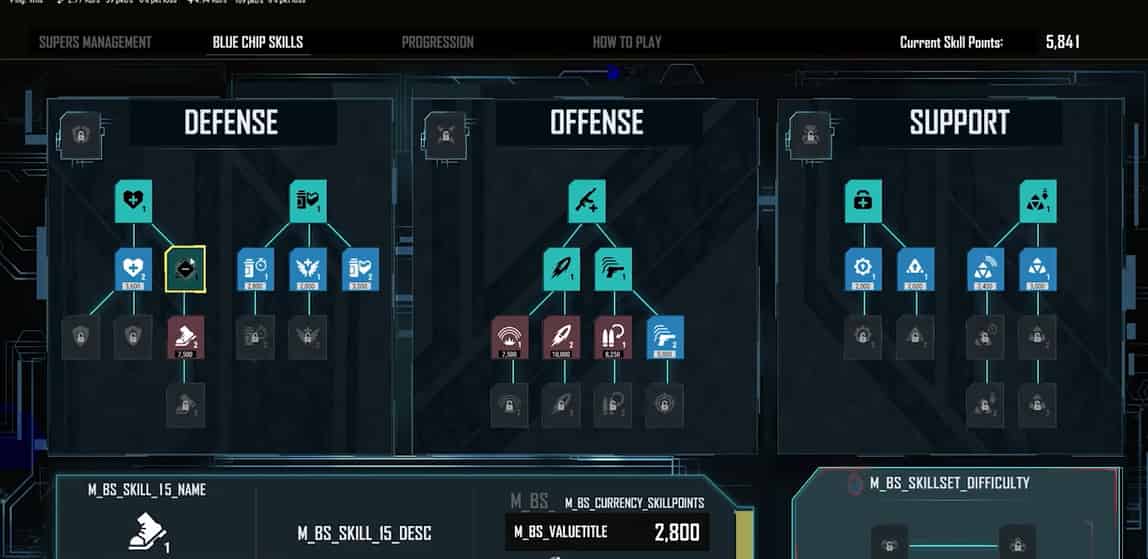Open the Supers Management tab

pyautogui.click(x=95, y=42)
